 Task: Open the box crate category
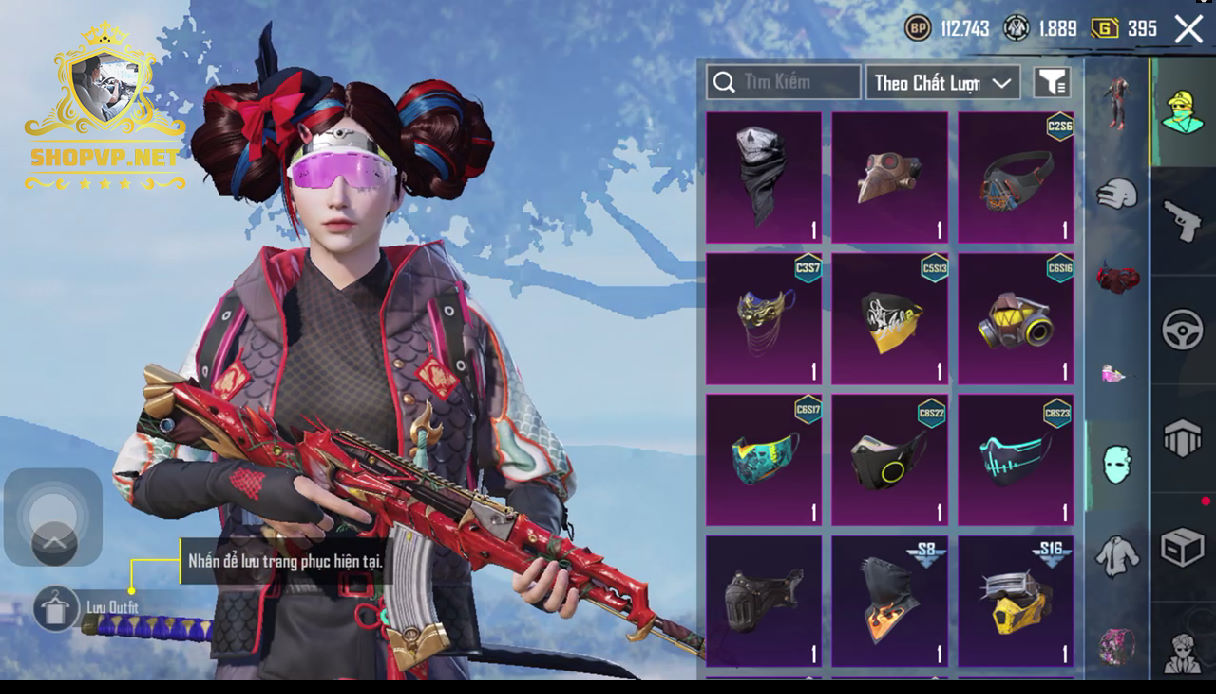1182,548
